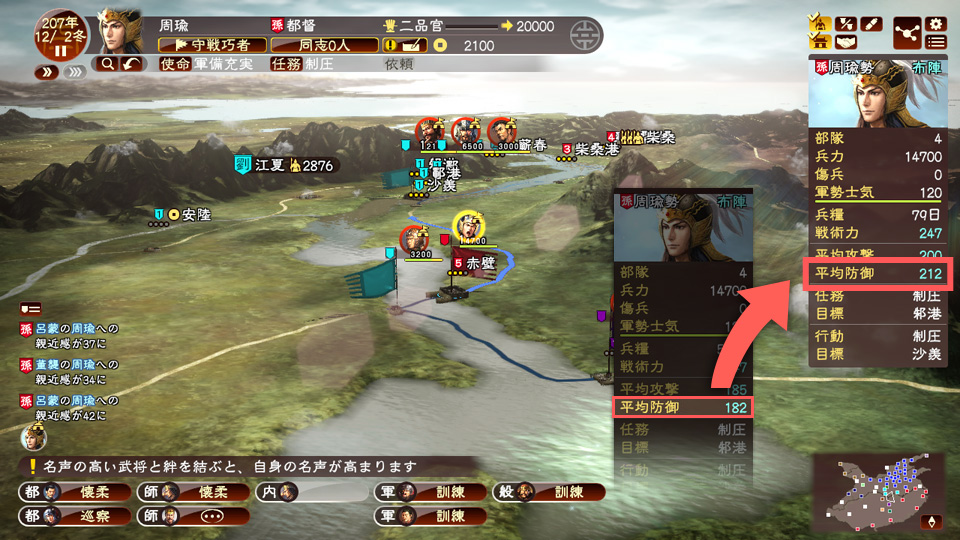This screenshot has width=960, height=540.
Task: Pause the game with the date panel button
Action: coord(61,50)
